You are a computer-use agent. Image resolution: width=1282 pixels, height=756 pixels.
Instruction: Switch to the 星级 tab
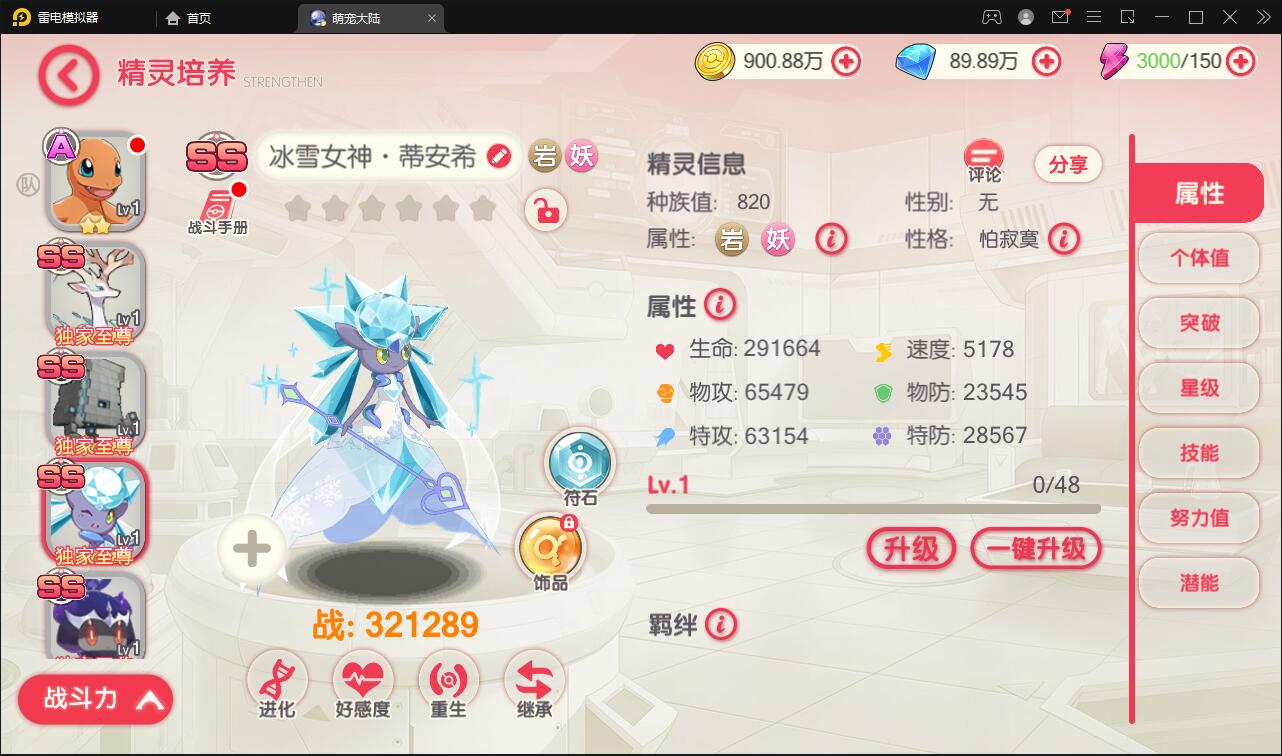click(1198, 388)
